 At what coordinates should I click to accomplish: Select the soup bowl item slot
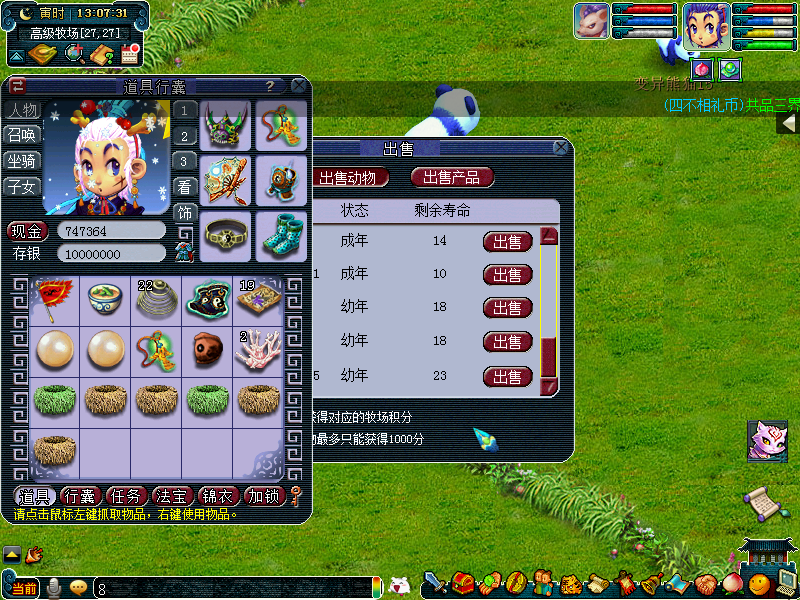coord(105,297)
